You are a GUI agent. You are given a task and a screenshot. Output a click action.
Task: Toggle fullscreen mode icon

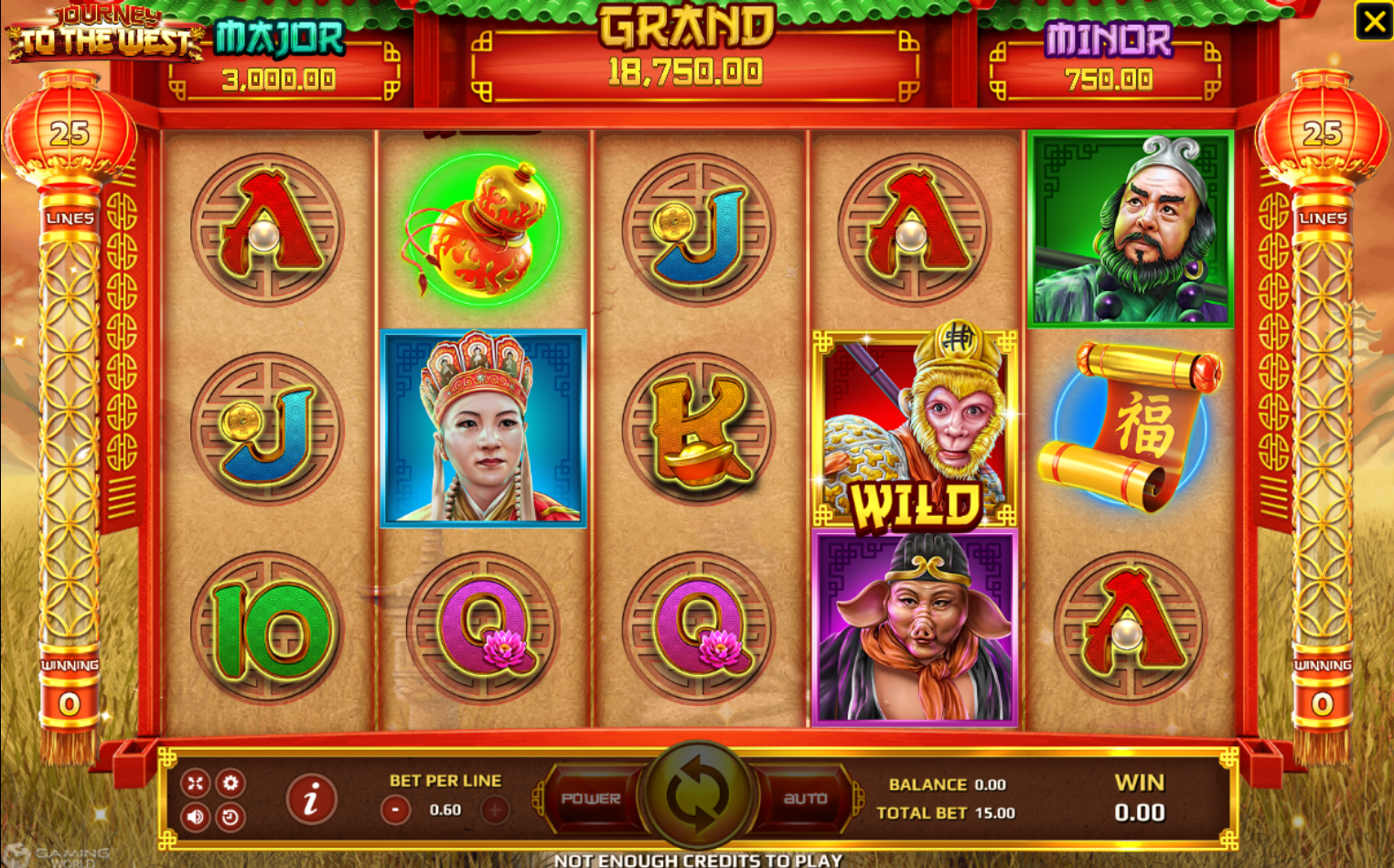195,783
